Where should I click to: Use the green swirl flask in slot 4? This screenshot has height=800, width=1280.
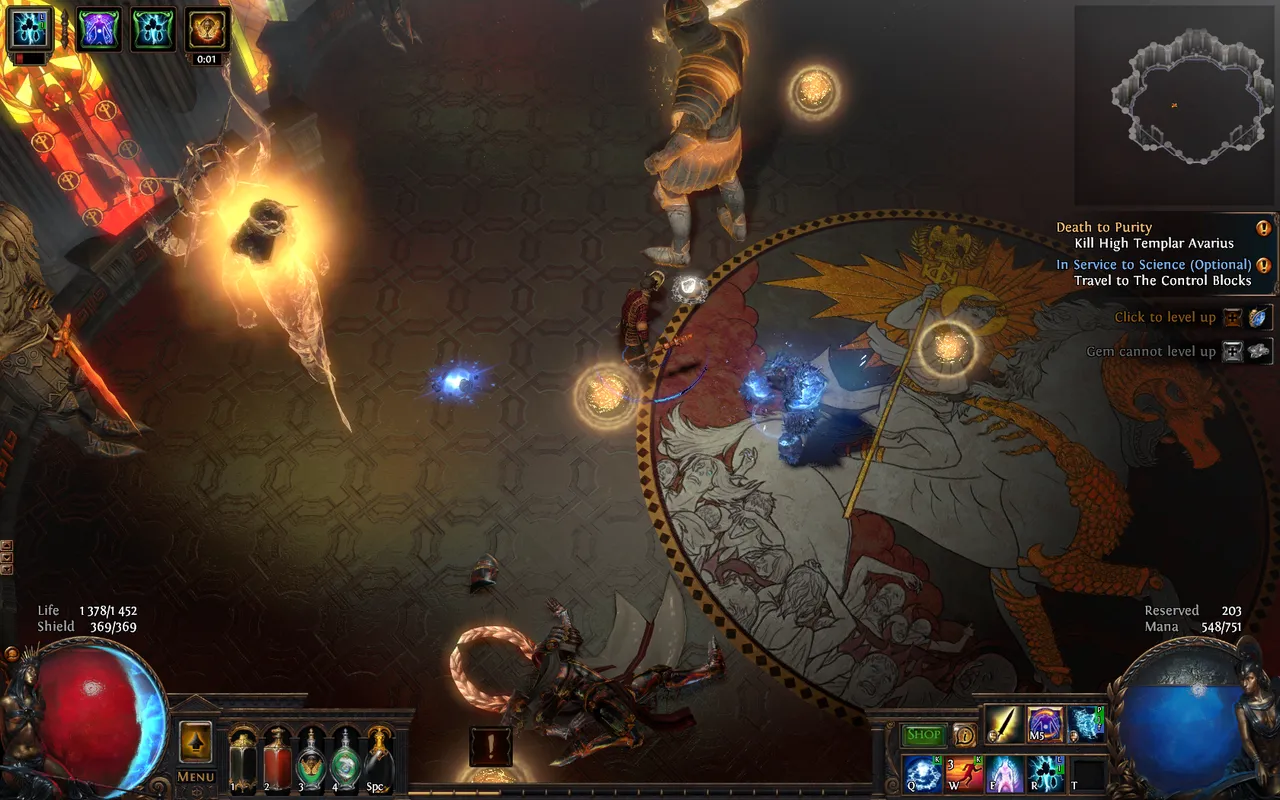tap(345, 759)
